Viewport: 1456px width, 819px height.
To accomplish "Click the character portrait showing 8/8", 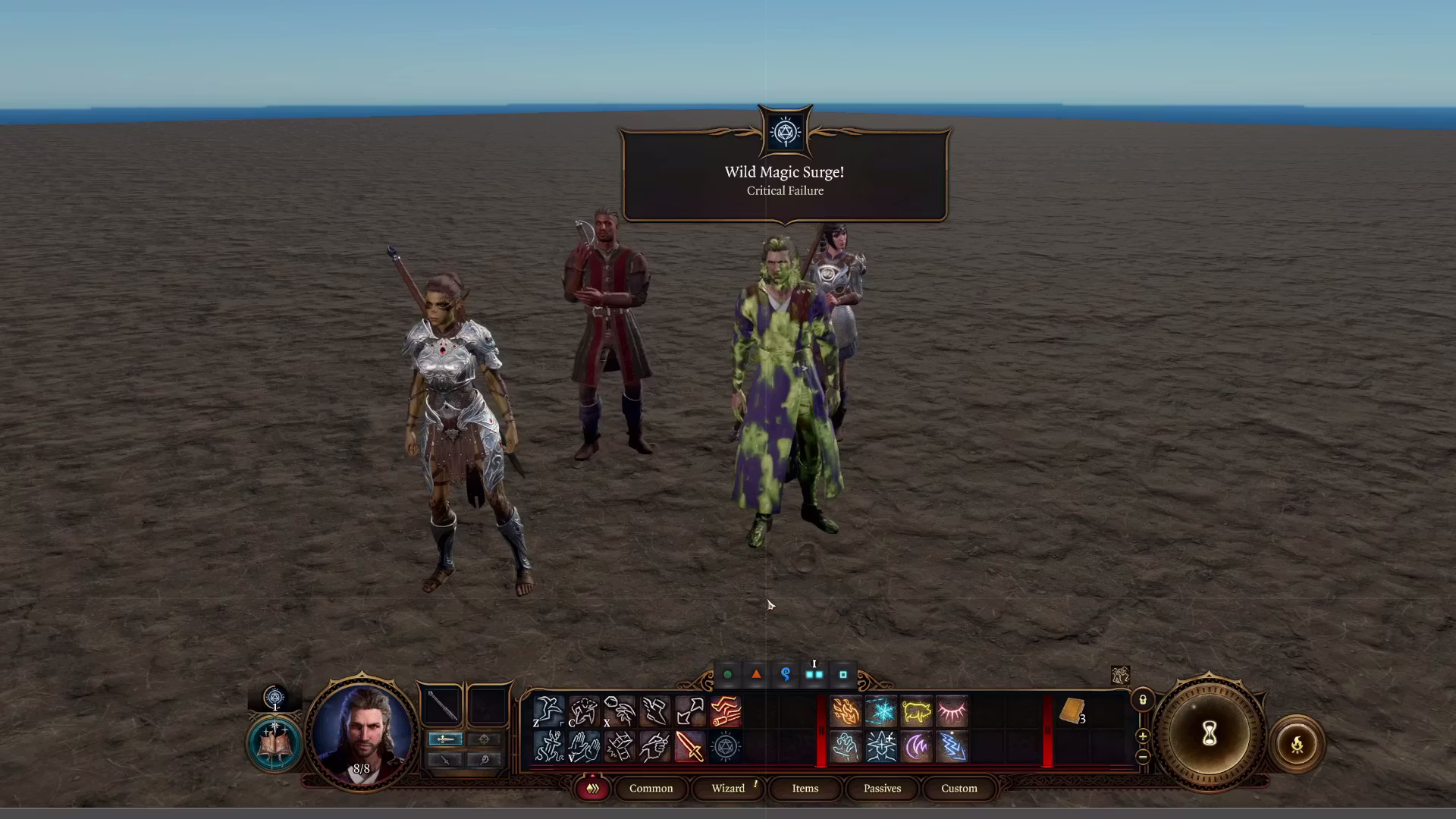I will (x=362, y=733).
